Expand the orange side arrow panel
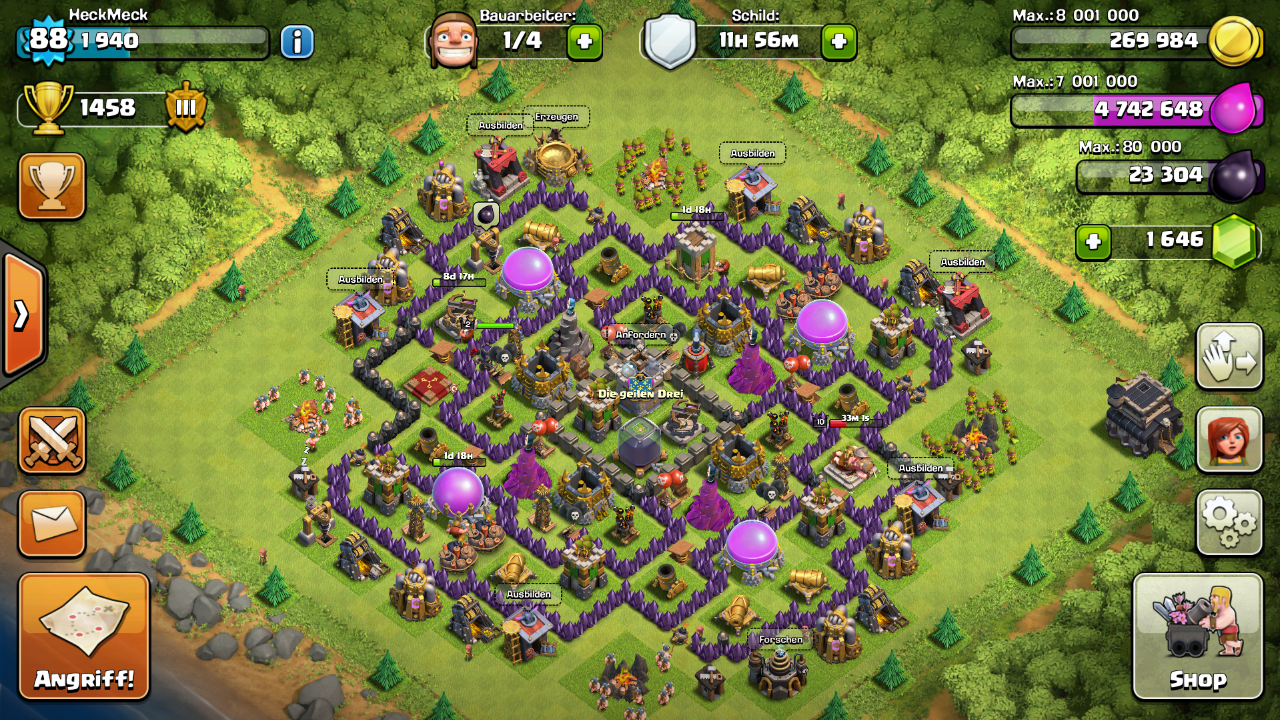Screen dimensions: 1280x720 (x=22, y=315)
